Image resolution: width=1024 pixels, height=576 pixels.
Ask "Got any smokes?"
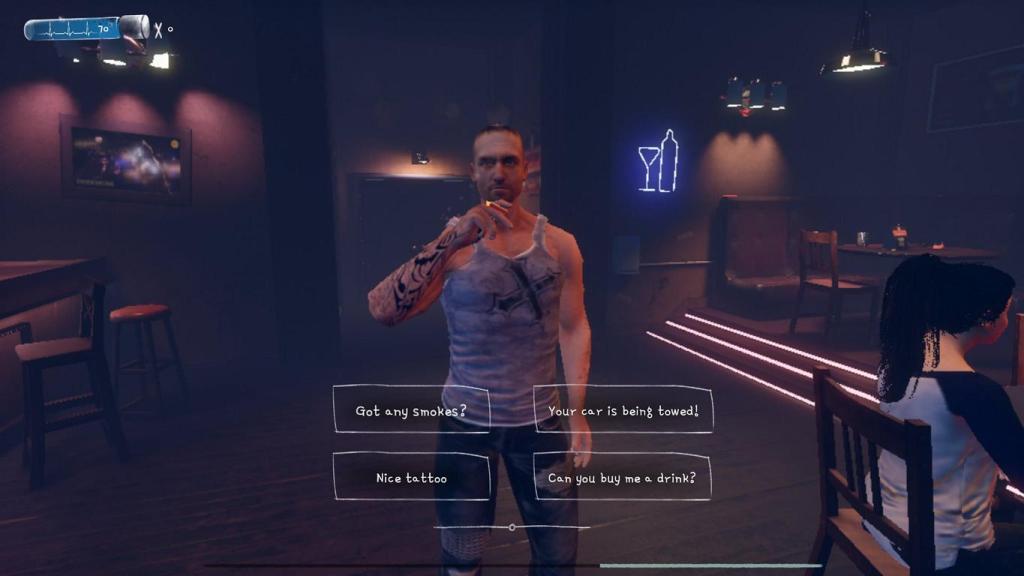(x=411, y=410)
